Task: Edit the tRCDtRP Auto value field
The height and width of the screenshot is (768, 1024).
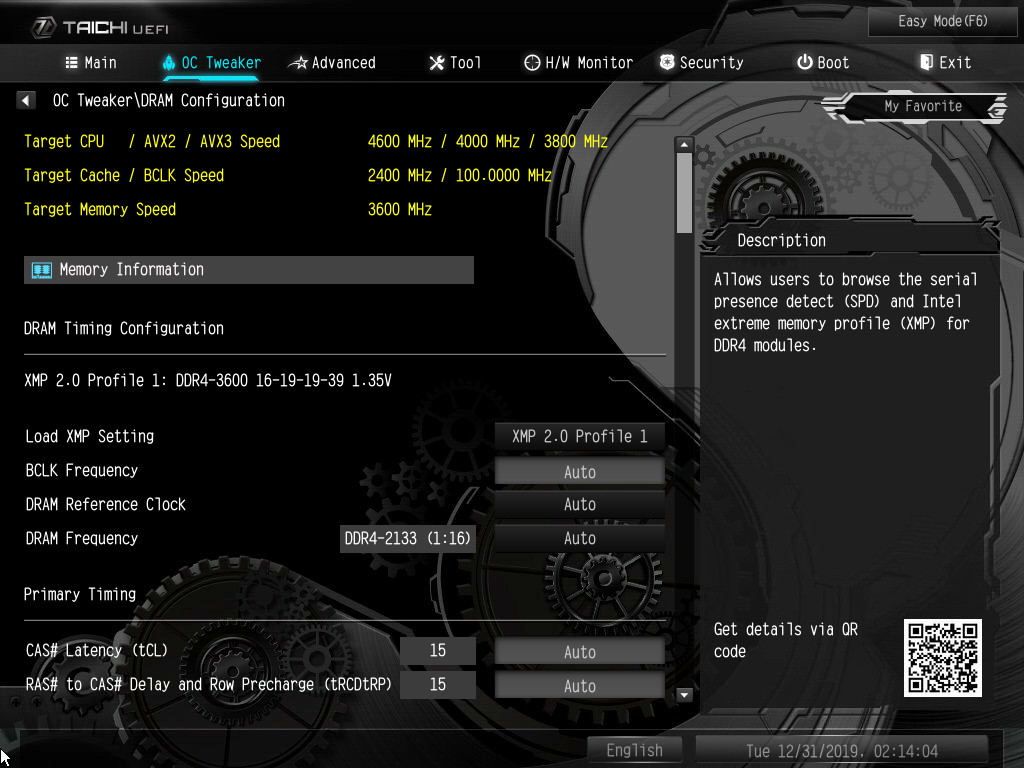Action: (580, 686)
